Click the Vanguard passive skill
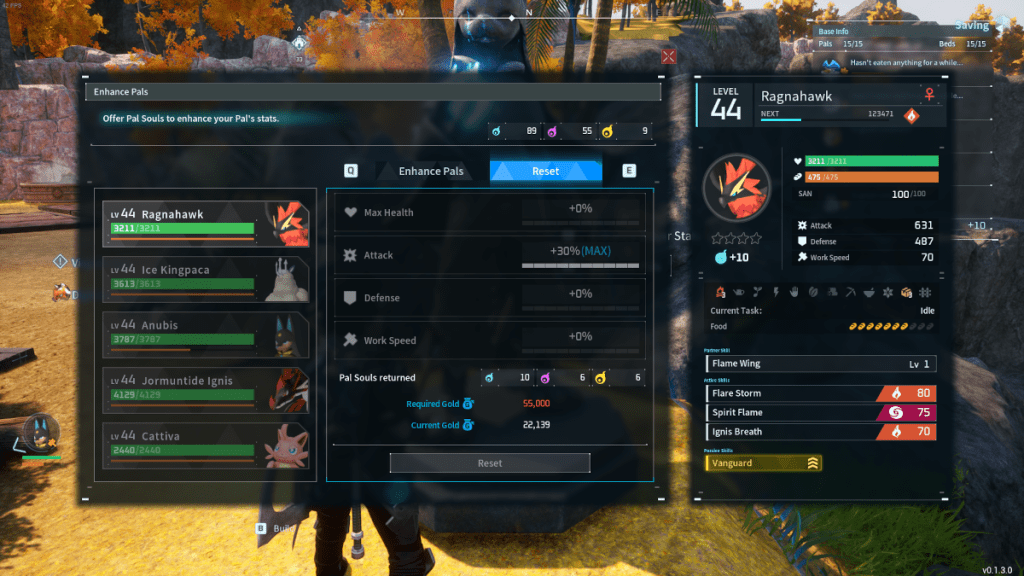The height and width of the screenshot is (576, 1024). pos(764,463)
